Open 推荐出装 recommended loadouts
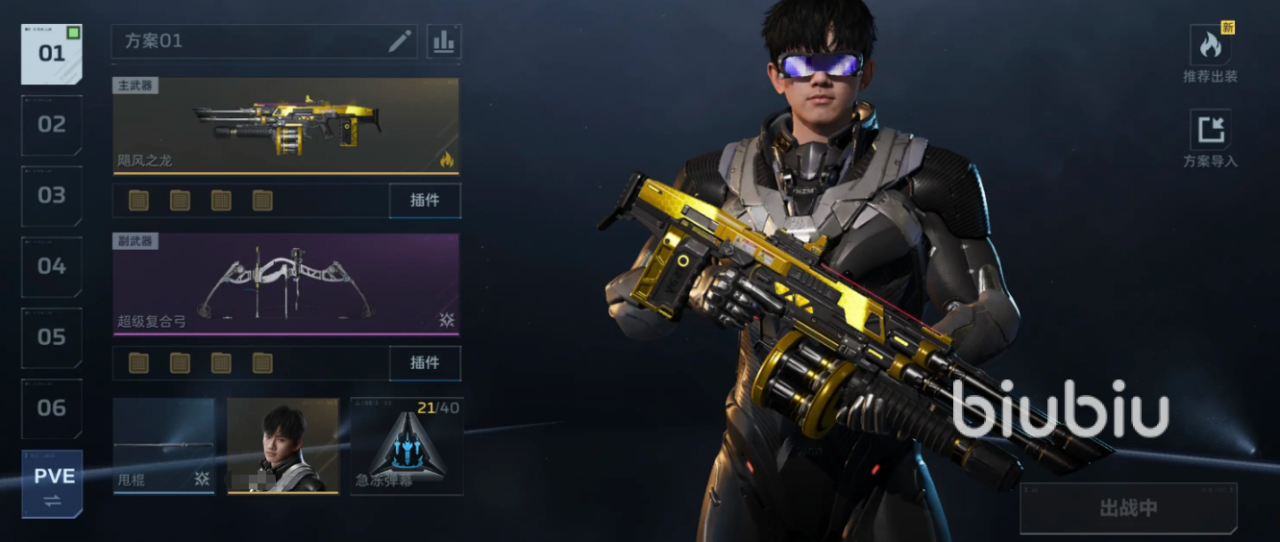The image size is (1280, 542). 1210,53
